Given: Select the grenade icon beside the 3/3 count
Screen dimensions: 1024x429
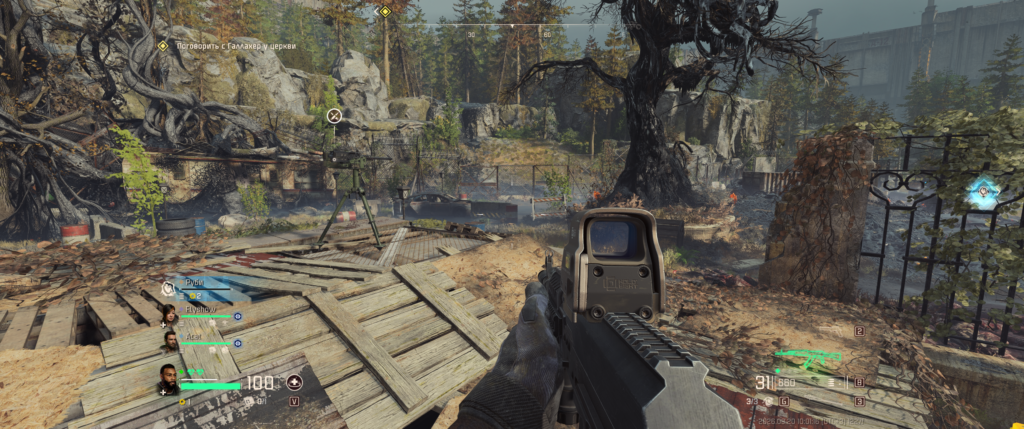Looking at the screenshot, I should 768,400.
